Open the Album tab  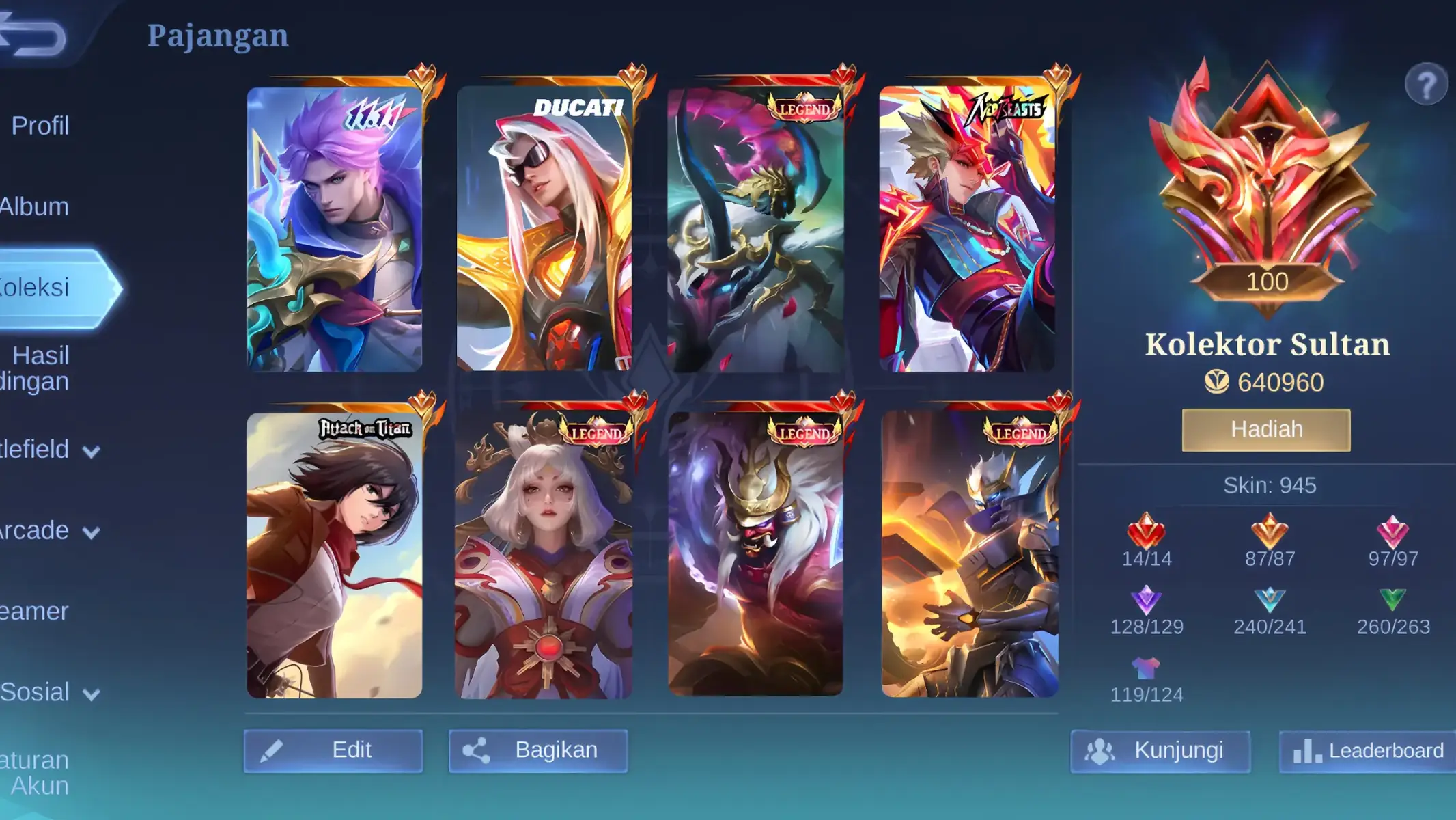click(33, 206)
